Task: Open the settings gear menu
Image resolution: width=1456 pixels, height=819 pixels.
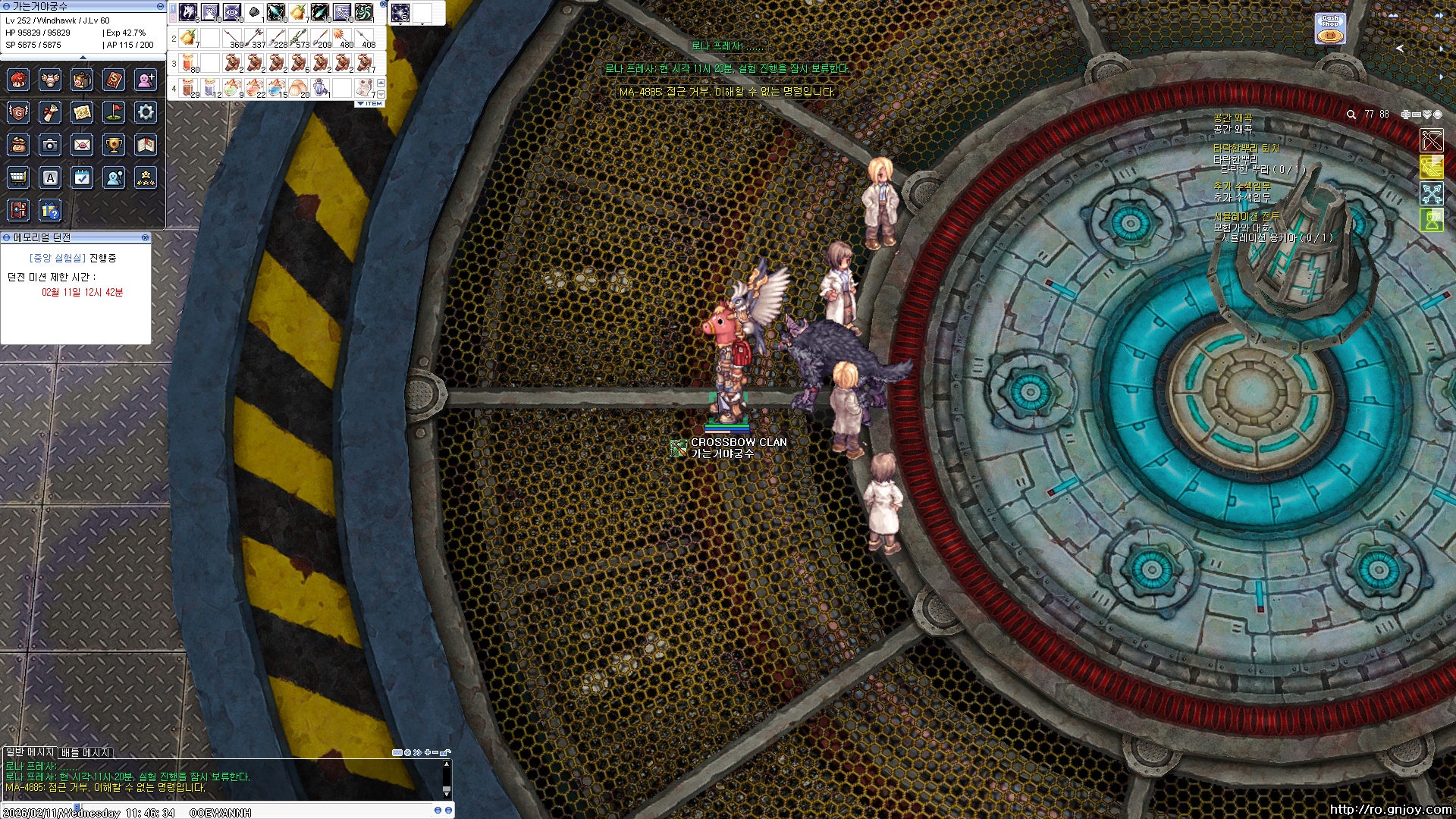Action: pyautogui.click(x=146, y=113)
